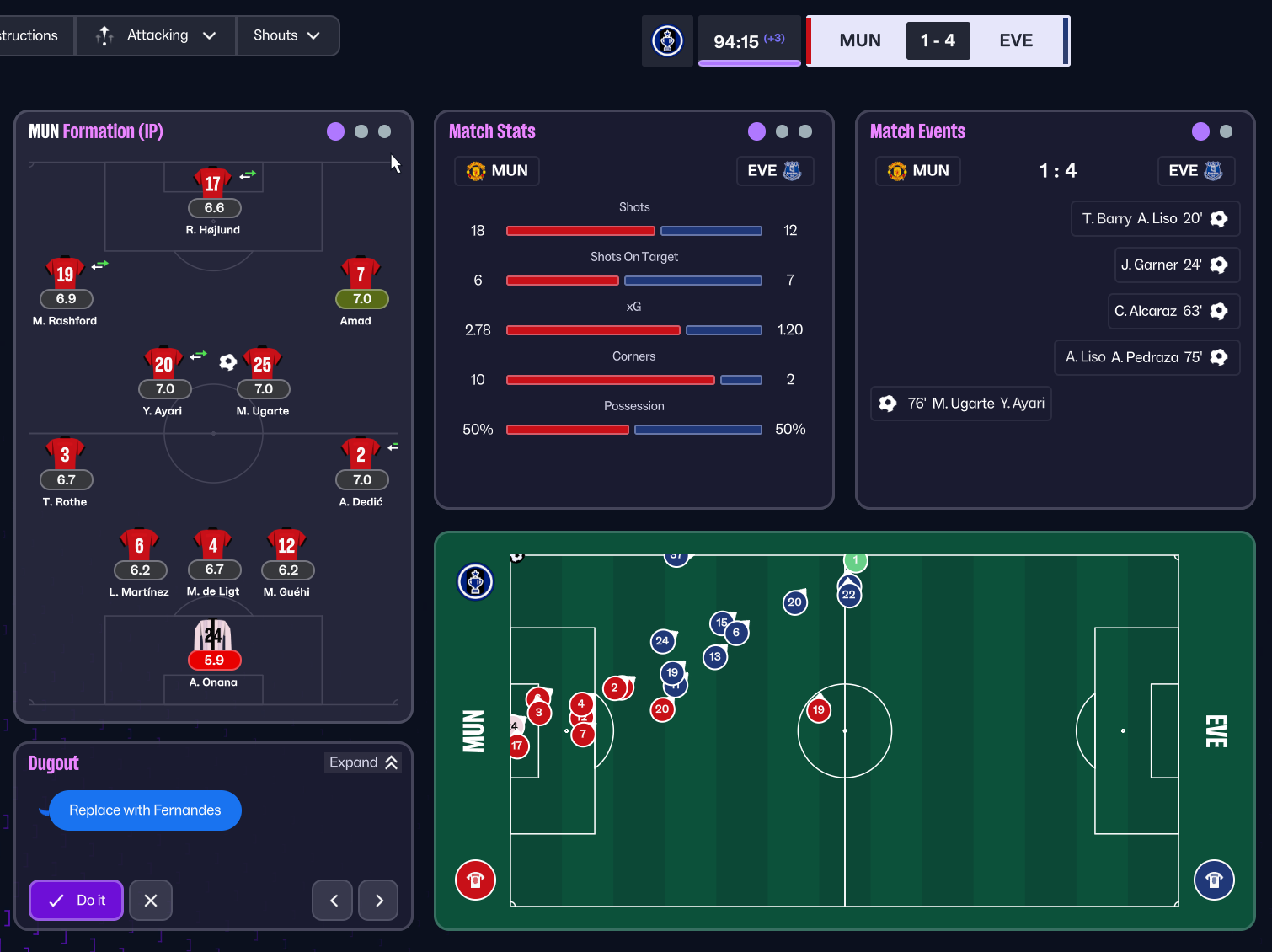This screenshot has height=952, width=1272.
Task: Dismiss the dugout suggestion with X
Action: coord(151,900)
